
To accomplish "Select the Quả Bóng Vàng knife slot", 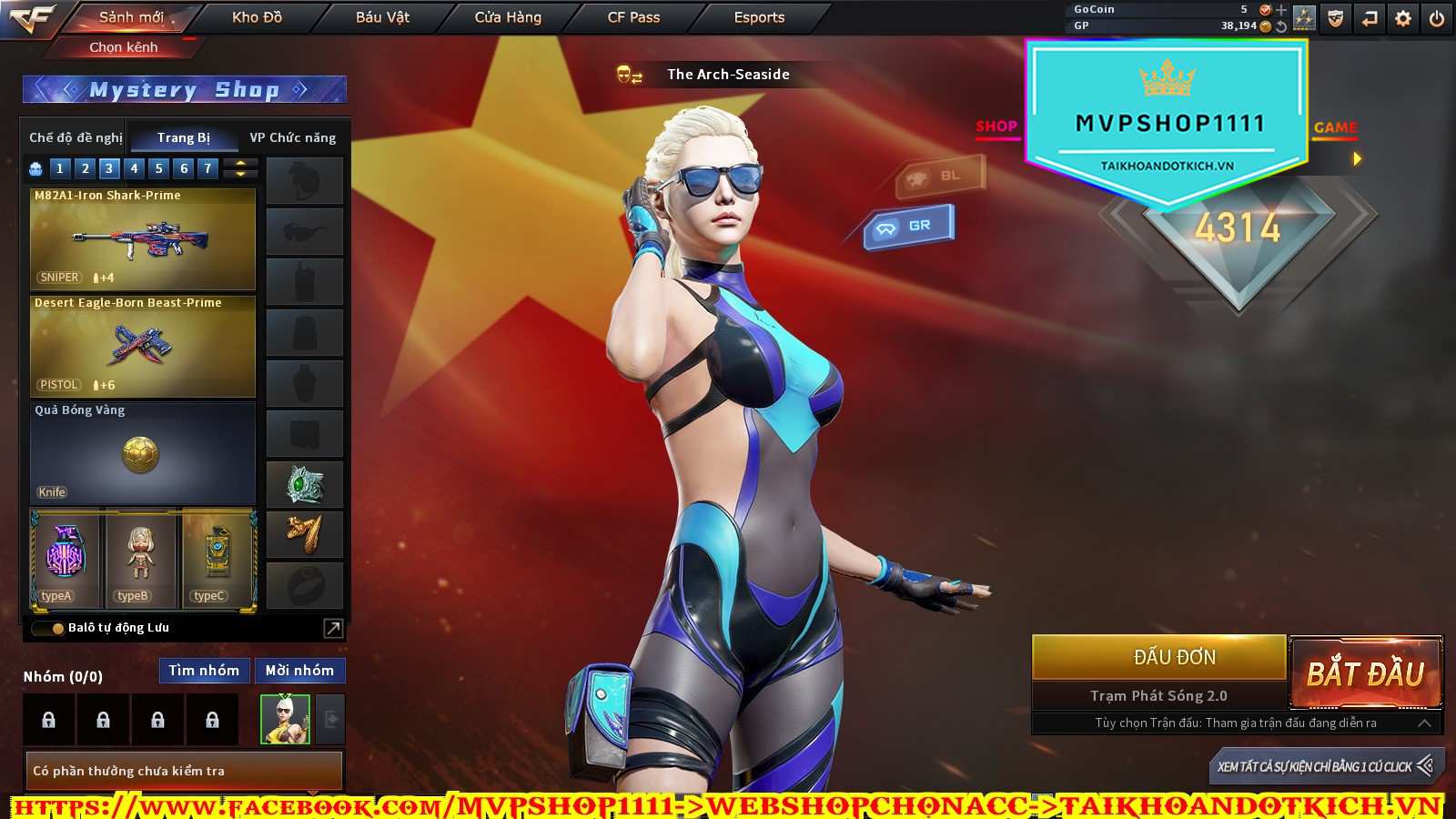I will click(x=143, y=453).
